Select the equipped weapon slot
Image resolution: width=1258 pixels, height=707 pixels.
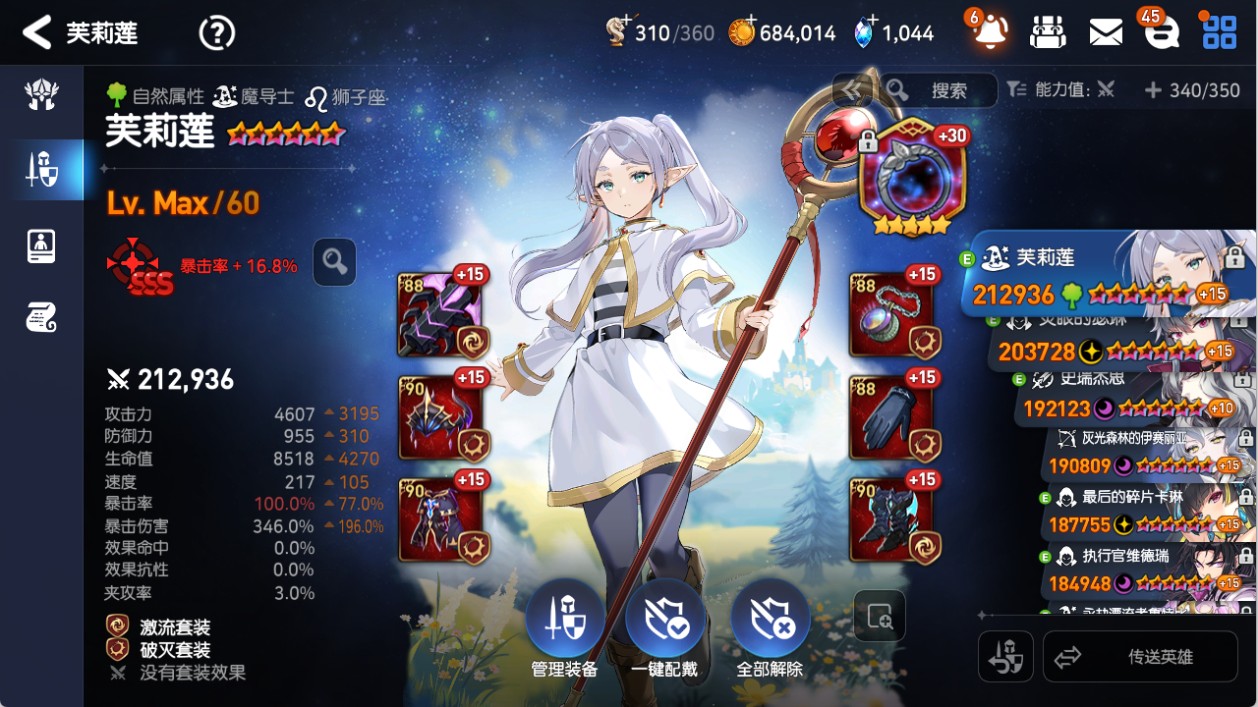tap(441, 314)
